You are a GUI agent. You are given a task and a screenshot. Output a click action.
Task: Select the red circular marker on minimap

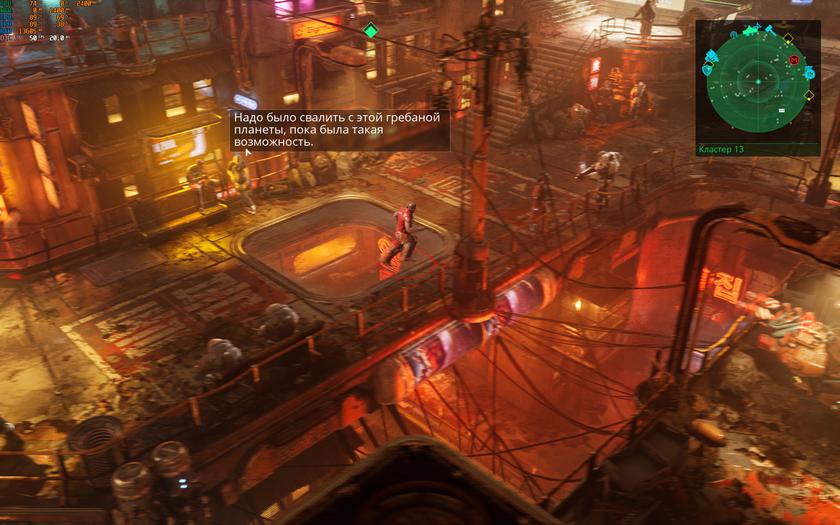tap(794, 60)
